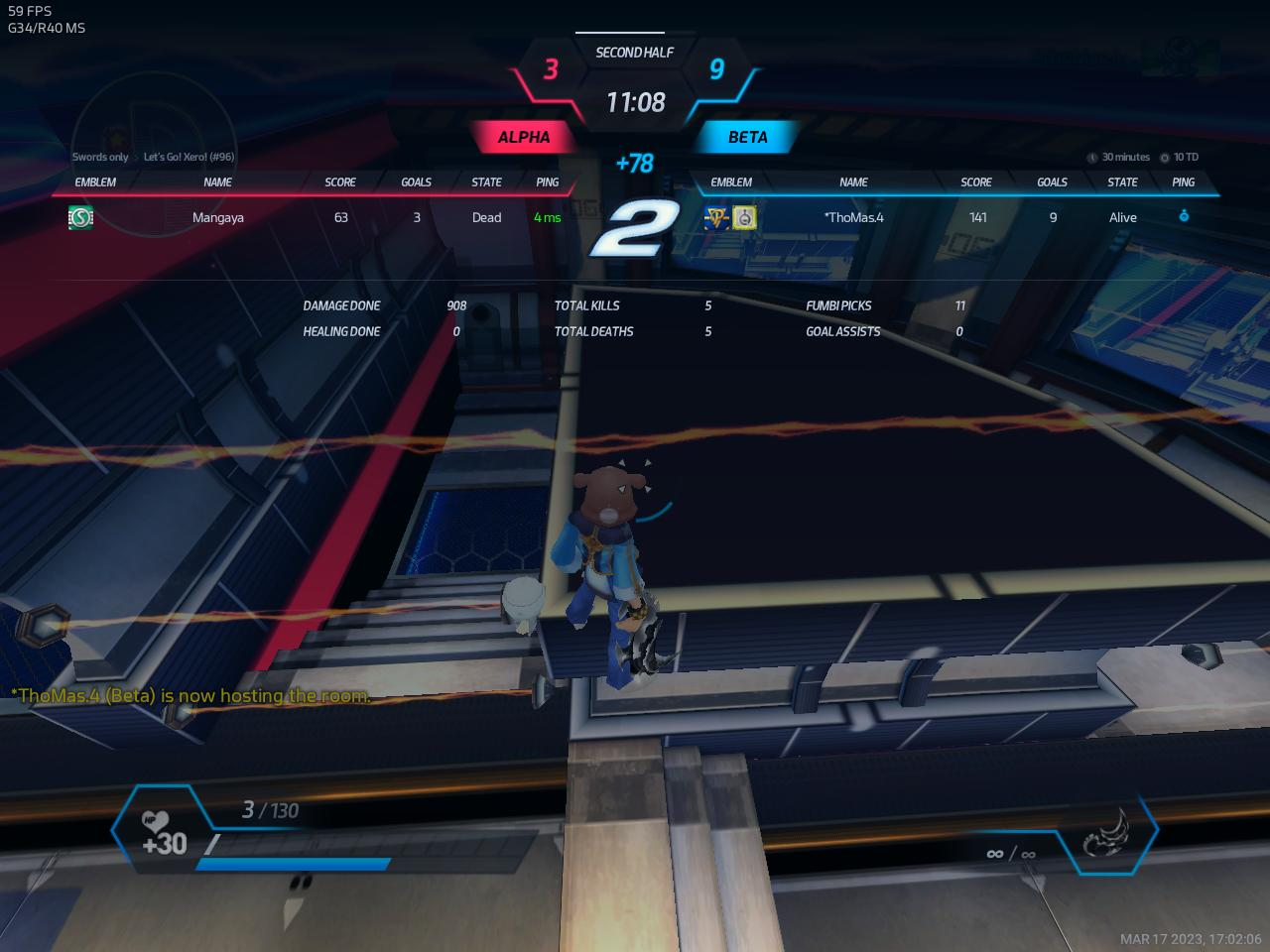Click the BETA team banner
The image size is (1270, 952).
point(747,138)
